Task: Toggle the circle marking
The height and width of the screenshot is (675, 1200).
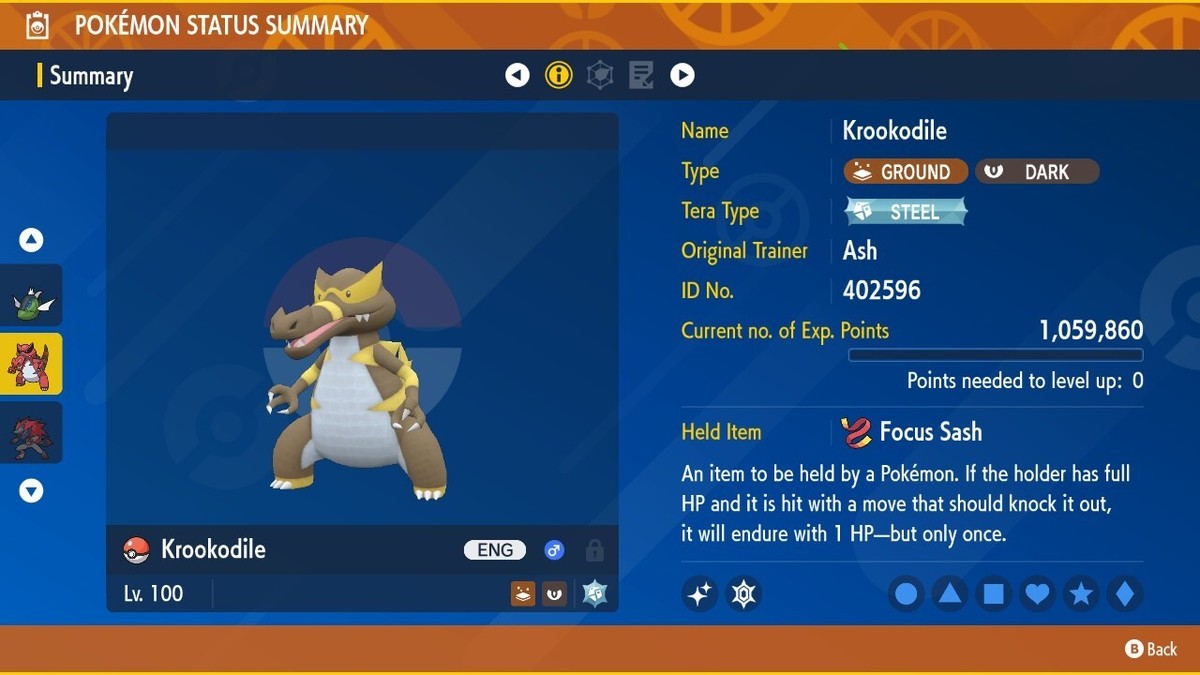Action: point(906,594)
